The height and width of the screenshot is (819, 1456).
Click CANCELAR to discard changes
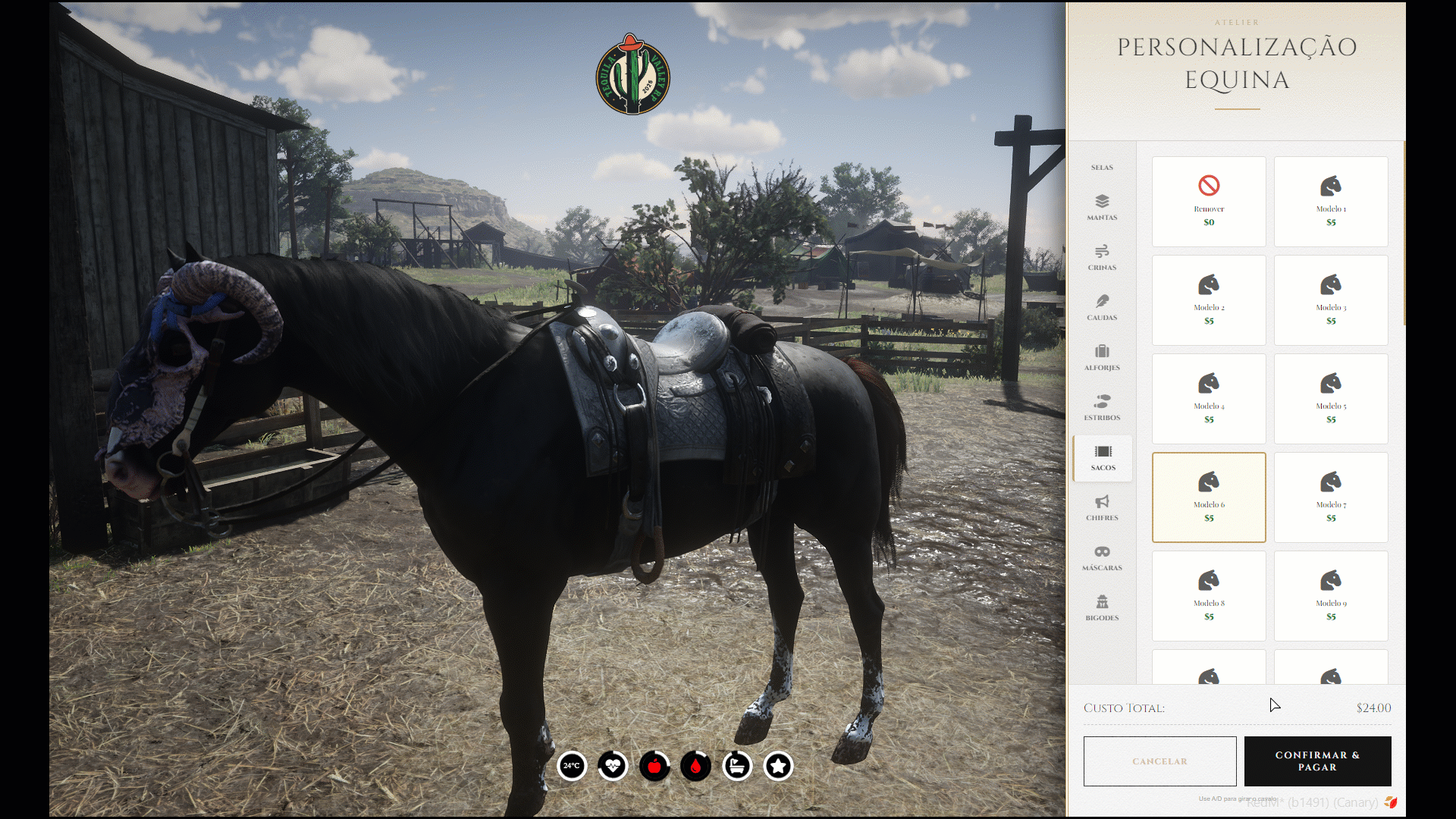pyautogui.click(x=1159, y=761)
